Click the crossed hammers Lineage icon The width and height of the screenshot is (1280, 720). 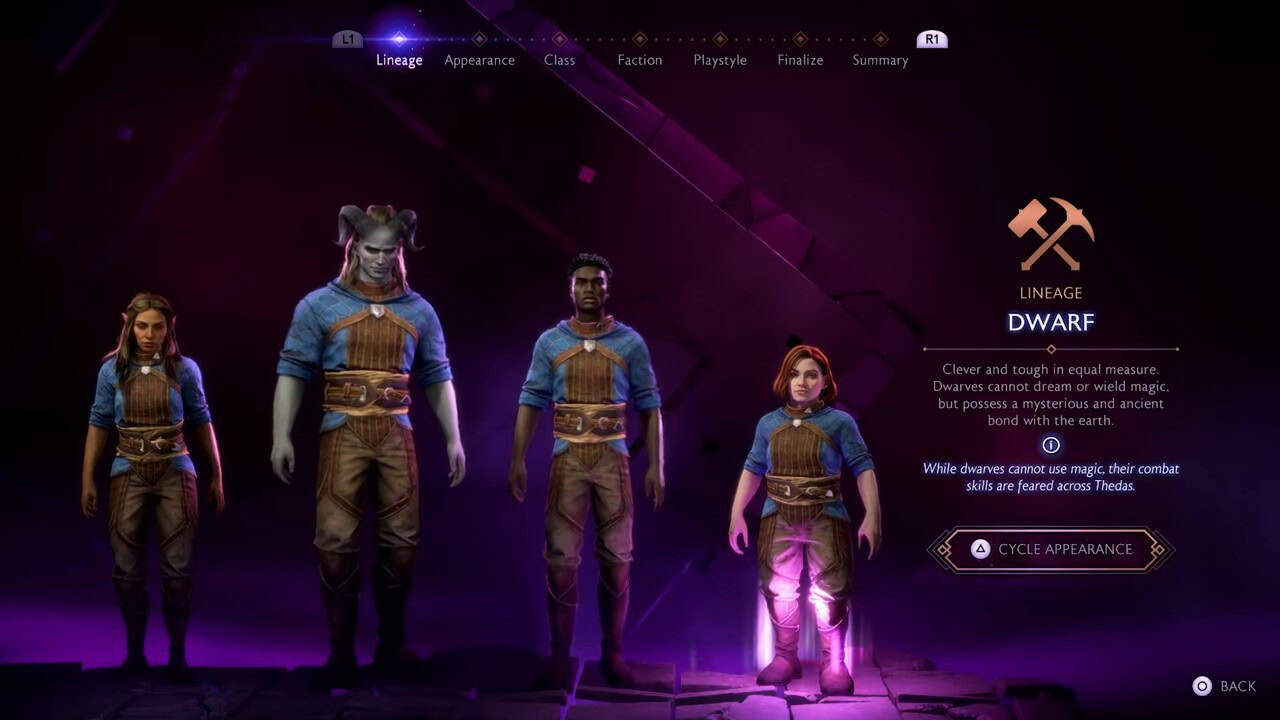[x=1049, y=234]
